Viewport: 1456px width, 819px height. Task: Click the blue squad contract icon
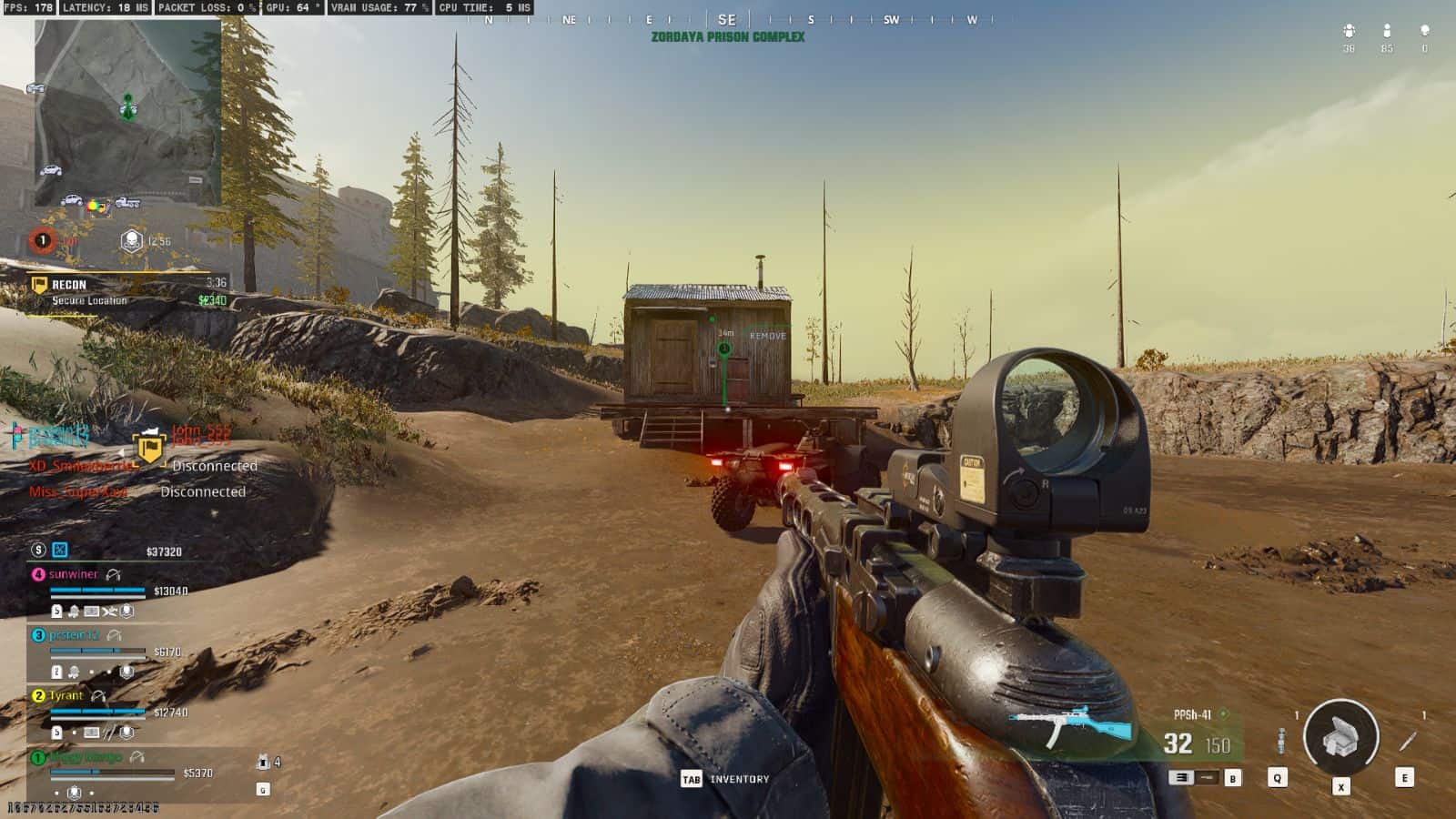pos(60,550)
